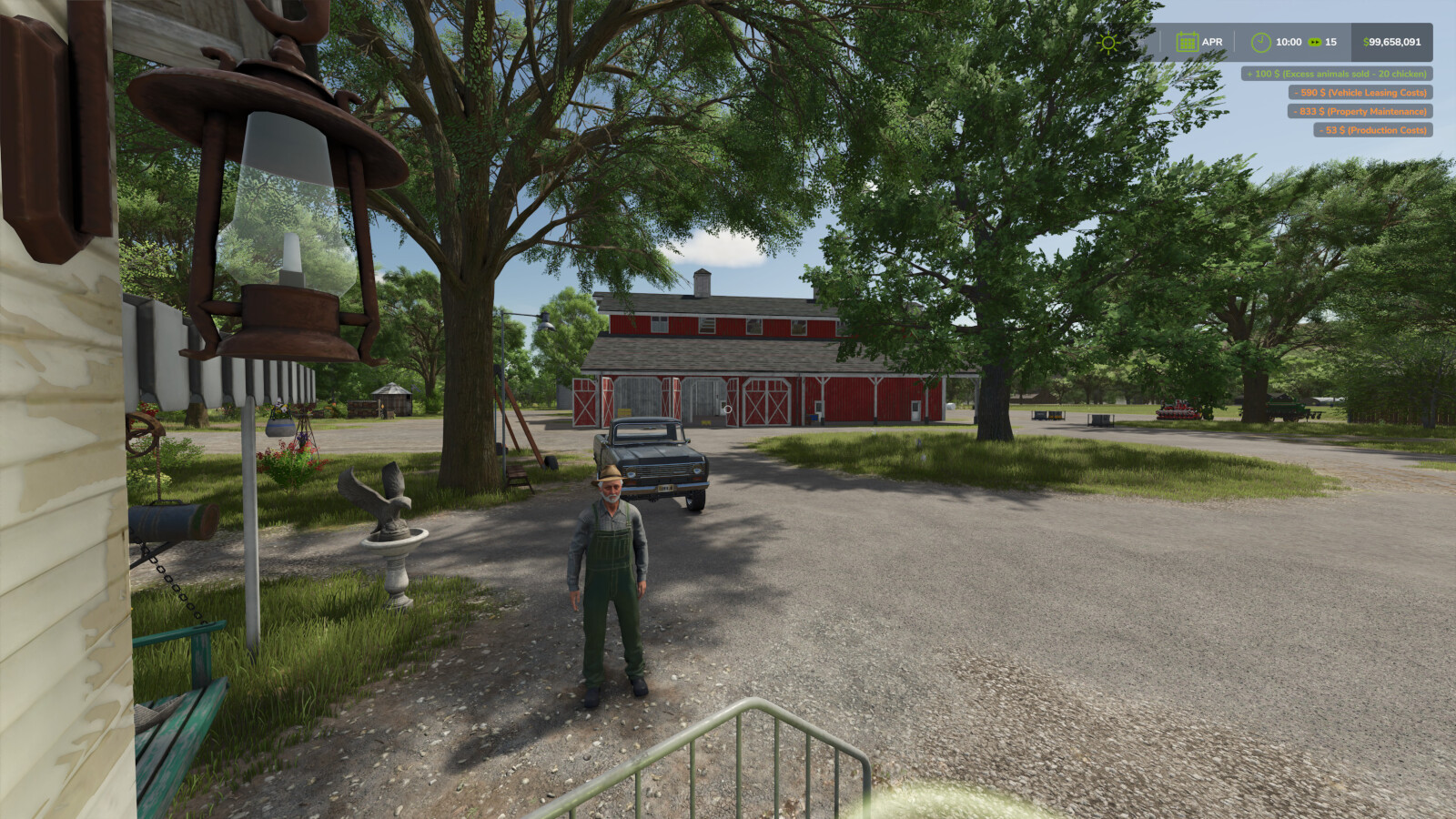Open the Property Maintenance notification

[1360, 111]
